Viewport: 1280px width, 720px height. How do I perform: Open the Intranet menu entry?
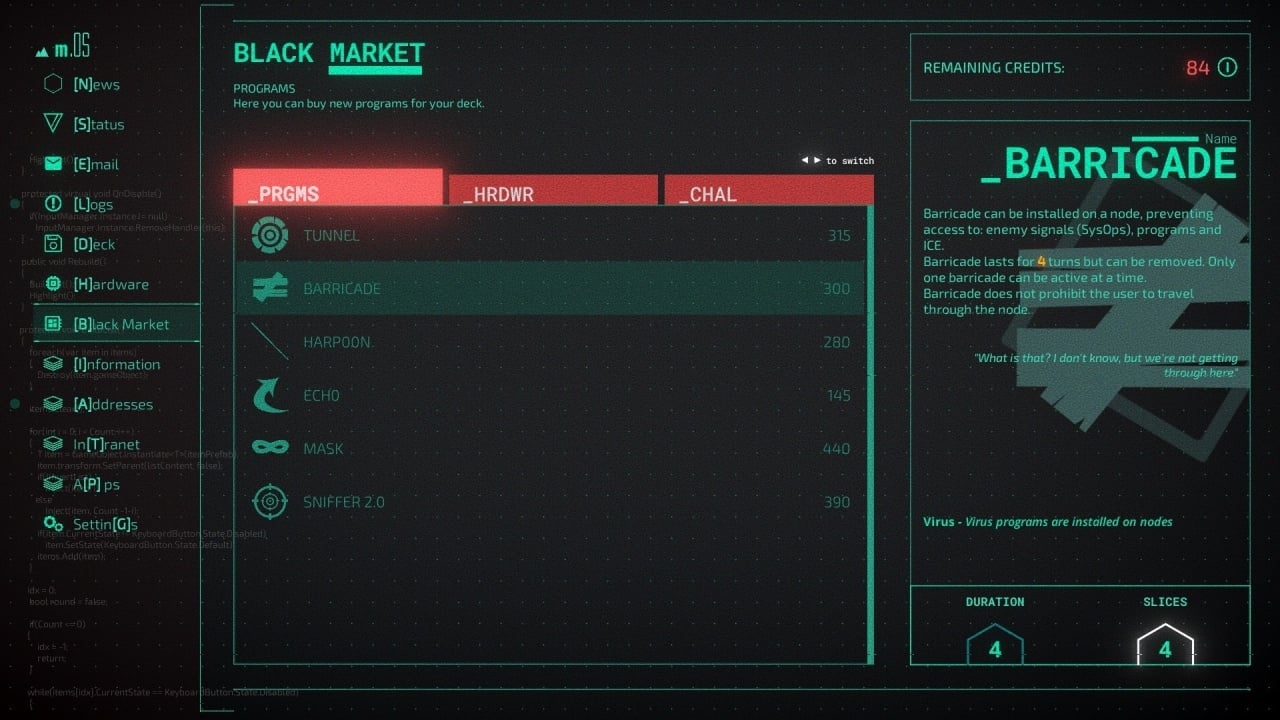pyautogui.click(x=106, y=445)
